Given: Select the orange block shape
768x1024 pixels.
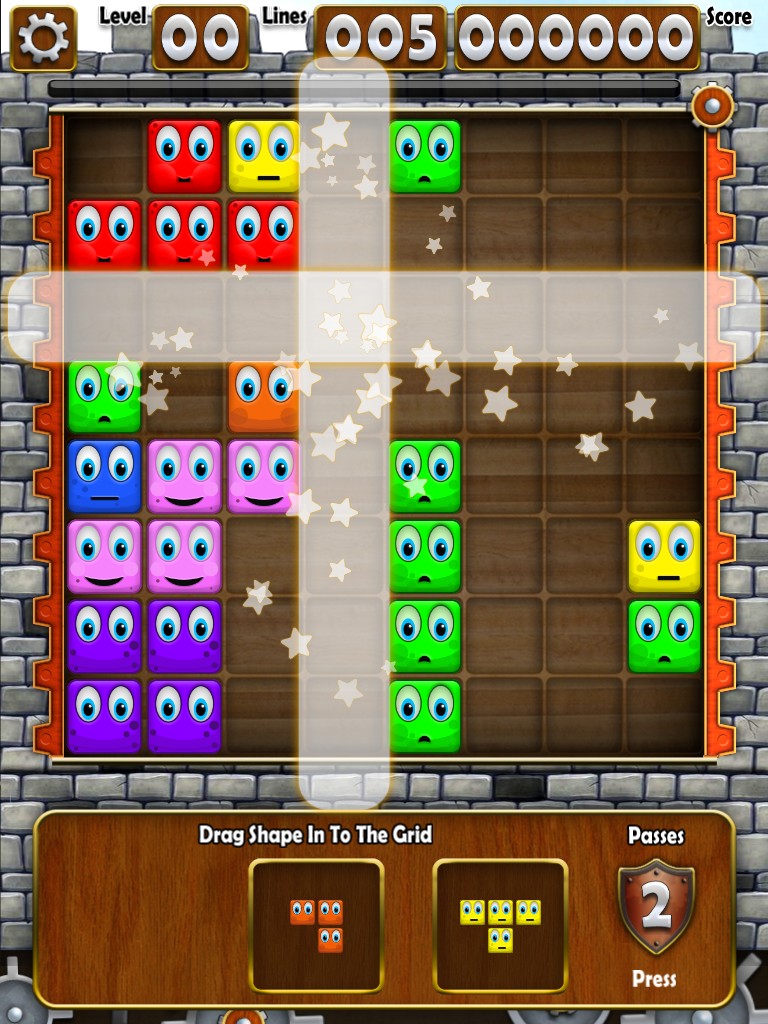Looking at the screenshot, I should (316, 925).
